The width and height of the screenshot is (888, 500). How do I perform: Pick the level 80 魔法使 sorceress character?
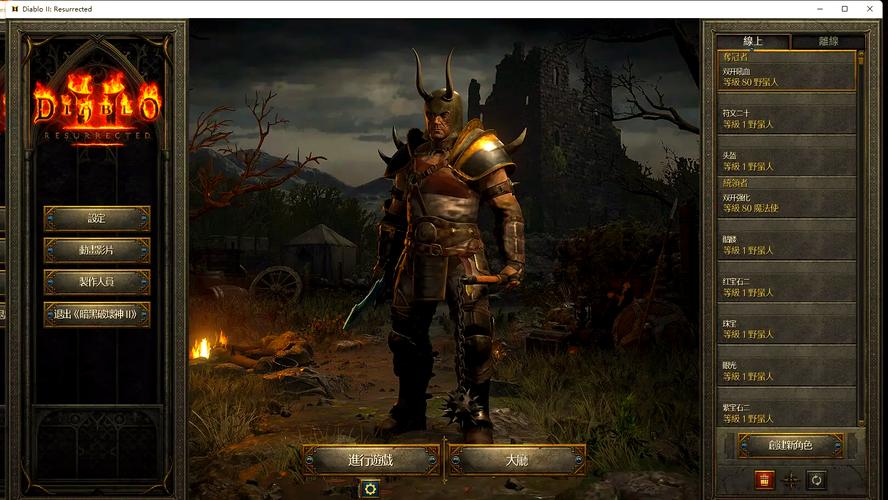787,203
